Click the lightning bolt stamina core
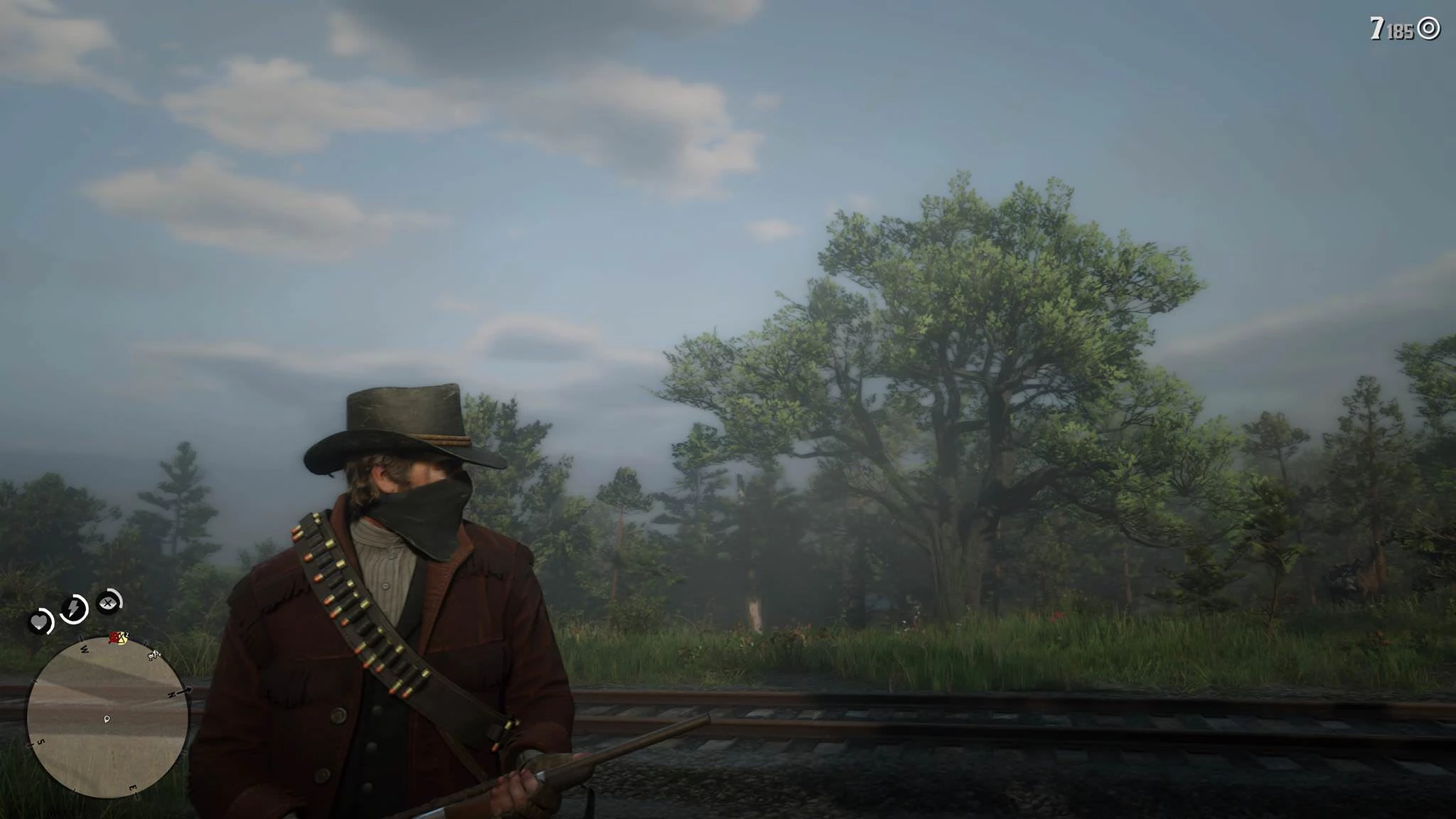Screen dimensions: 1456x819 [73, 609]
